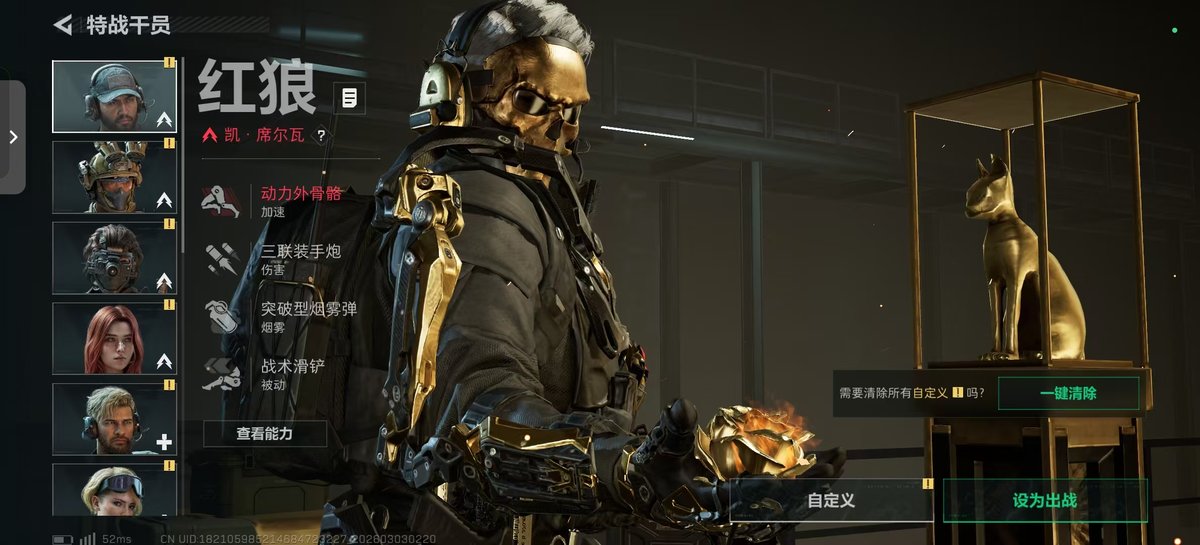
Task: Pick the blond bearded operator with headset
Action: coord(114,420)
